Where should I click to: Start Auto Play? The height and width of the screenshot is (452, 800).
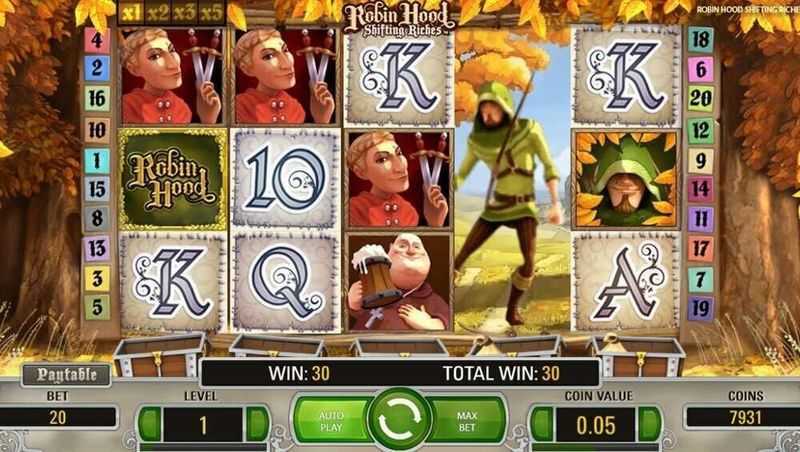pos(331,419)
